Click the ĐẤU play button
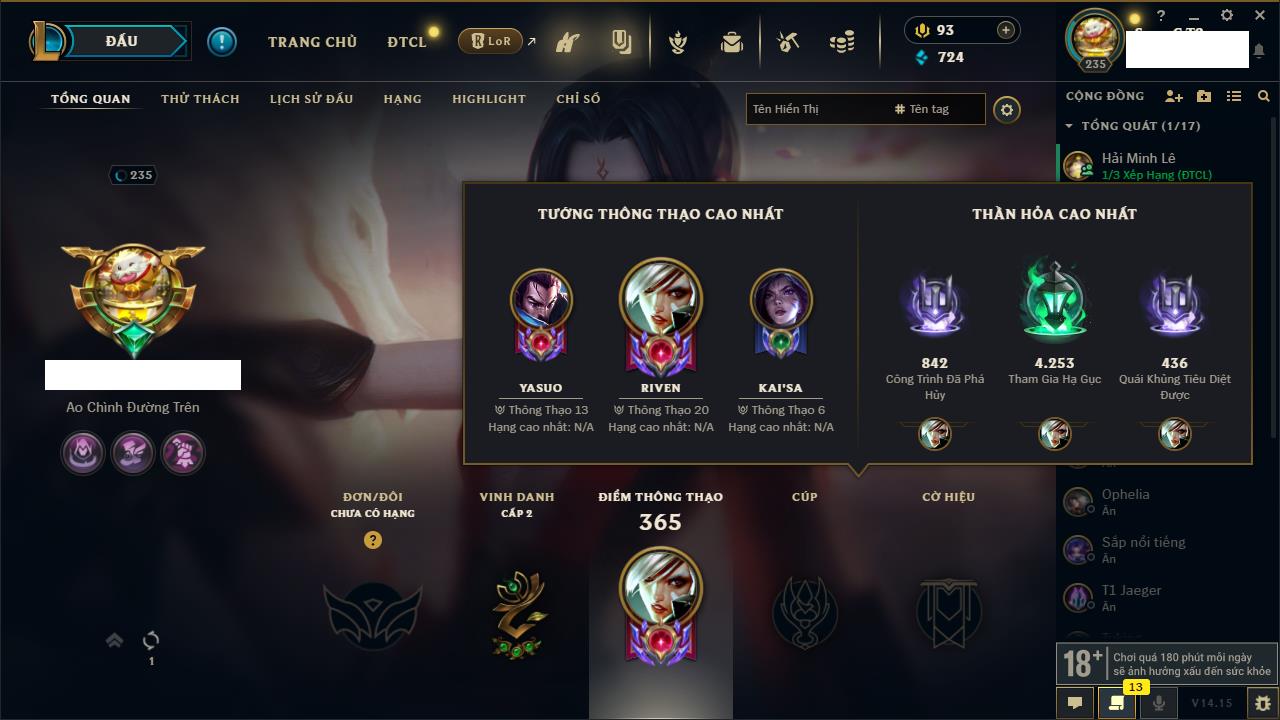This screenshot has height=720, width=1280. click(x=122, y=41)
